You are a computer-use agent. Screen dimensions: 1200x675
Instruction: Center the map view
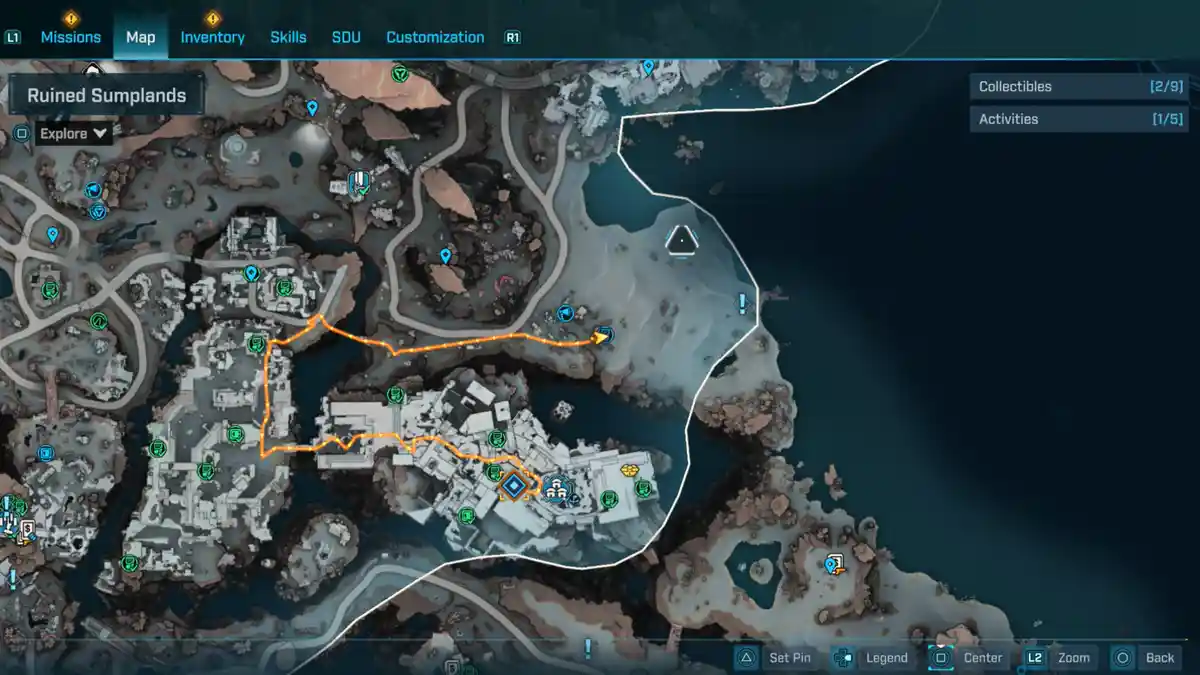click(967, 657)
